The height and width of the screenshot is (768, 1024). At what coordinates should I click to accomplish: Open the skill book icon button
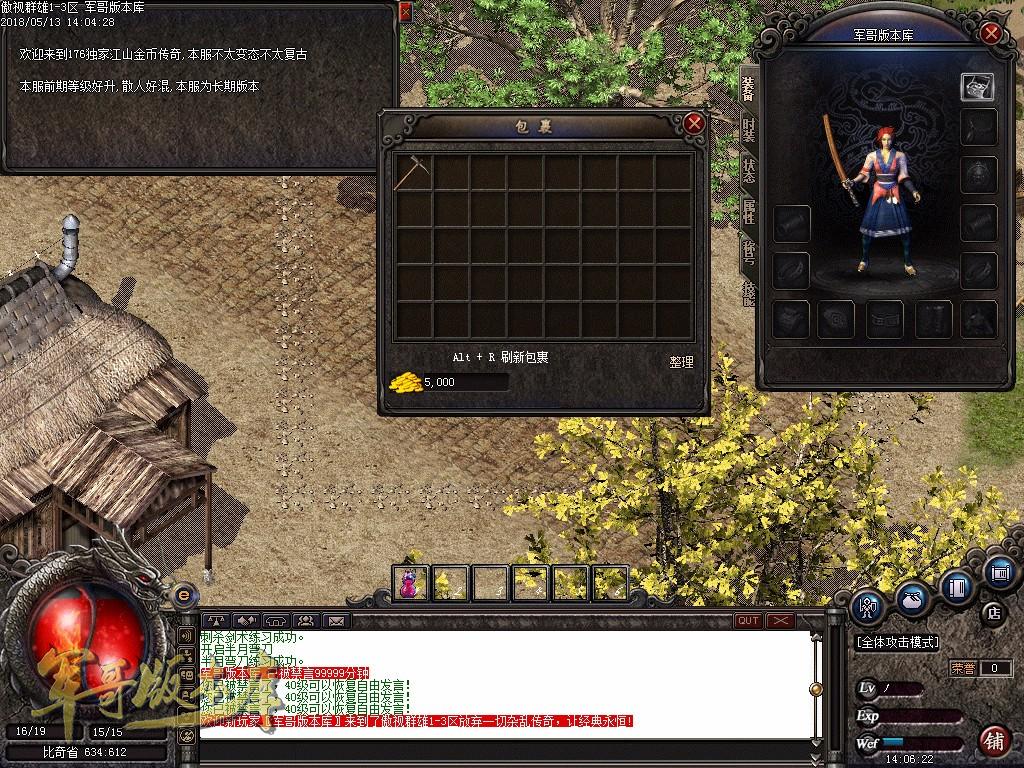click(957, 587)
